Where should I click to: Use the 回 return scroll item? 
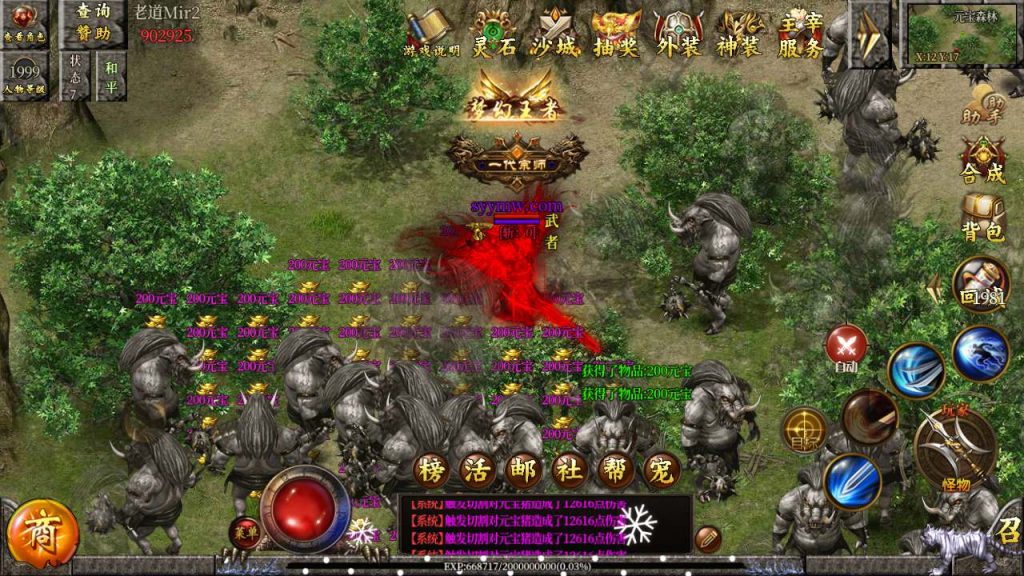(980, 285)
